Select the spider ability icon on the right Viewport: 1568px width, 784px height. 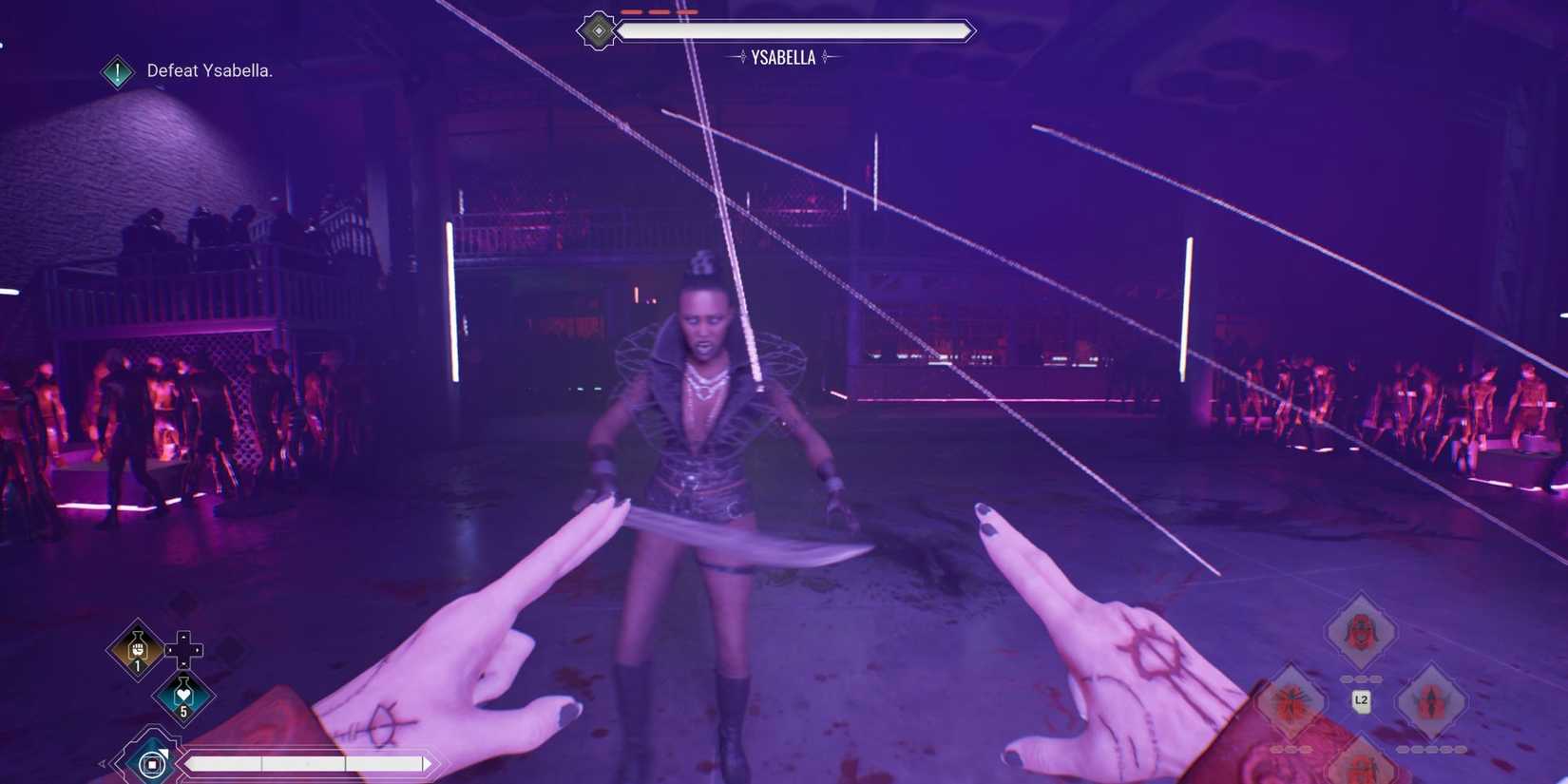pyautogui.click(x=1291, y=700)
